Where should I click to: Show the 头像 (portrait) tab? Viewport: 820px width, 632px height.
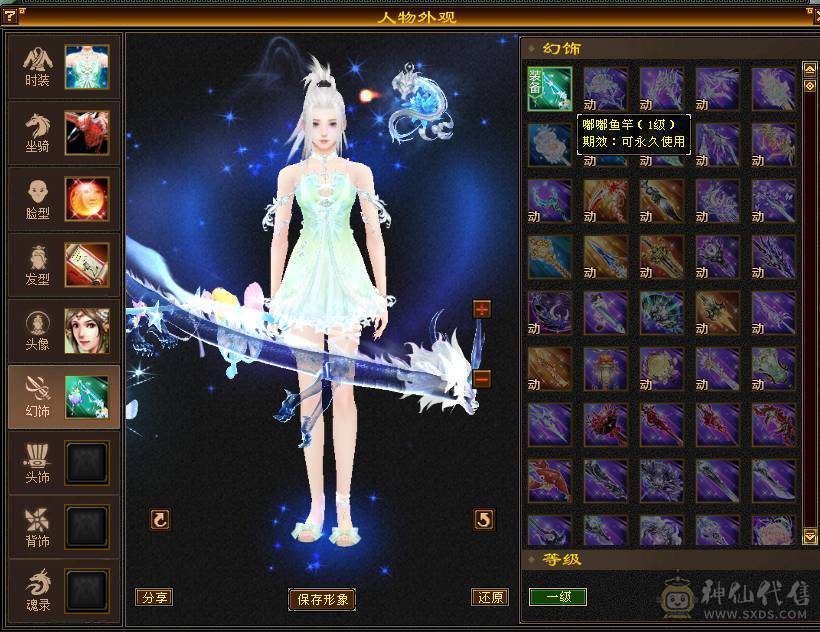coord(64,331)
